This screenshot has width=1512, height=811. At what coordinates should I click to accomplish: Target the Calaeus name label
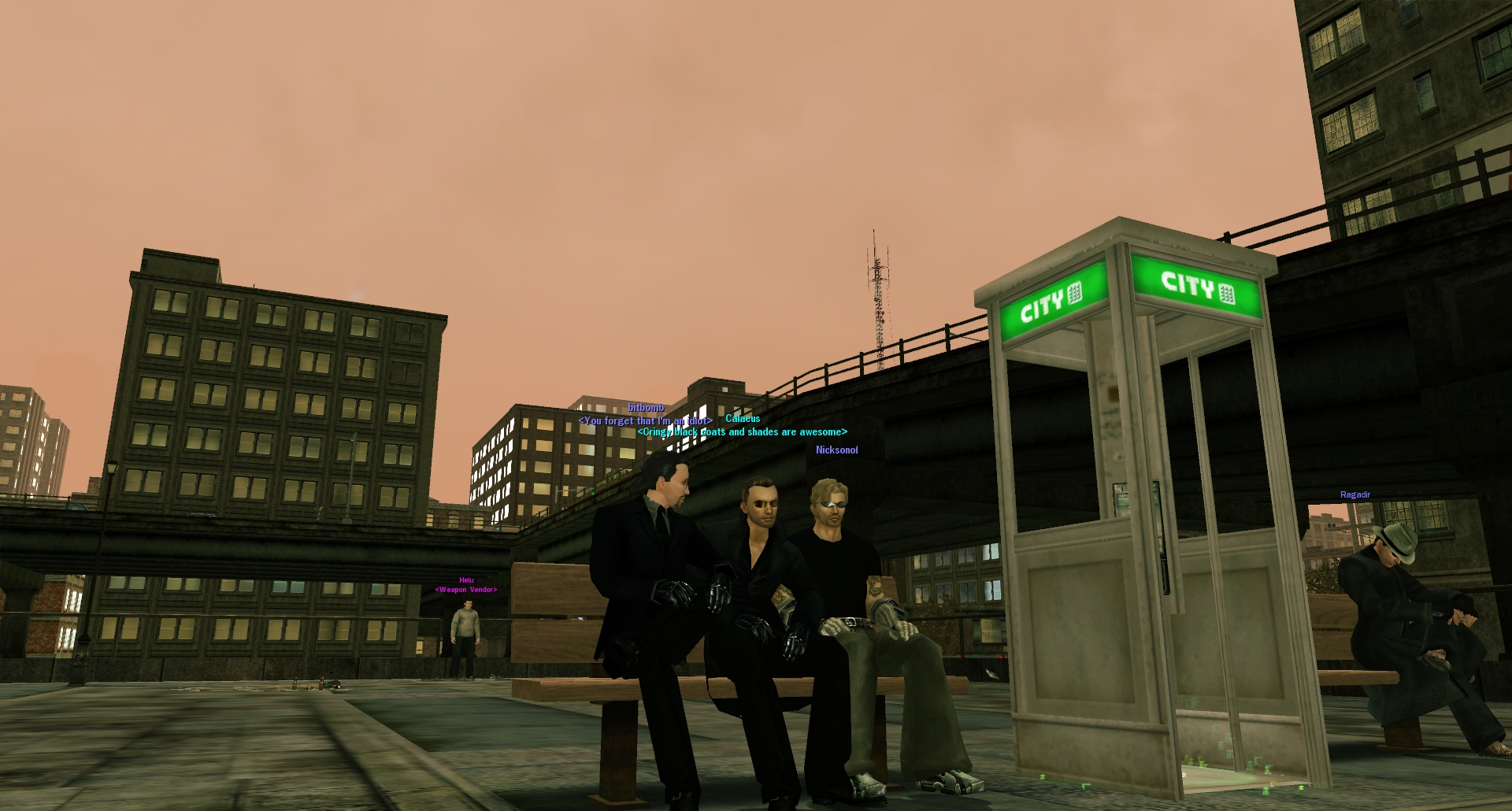click(x=743, y=419)
